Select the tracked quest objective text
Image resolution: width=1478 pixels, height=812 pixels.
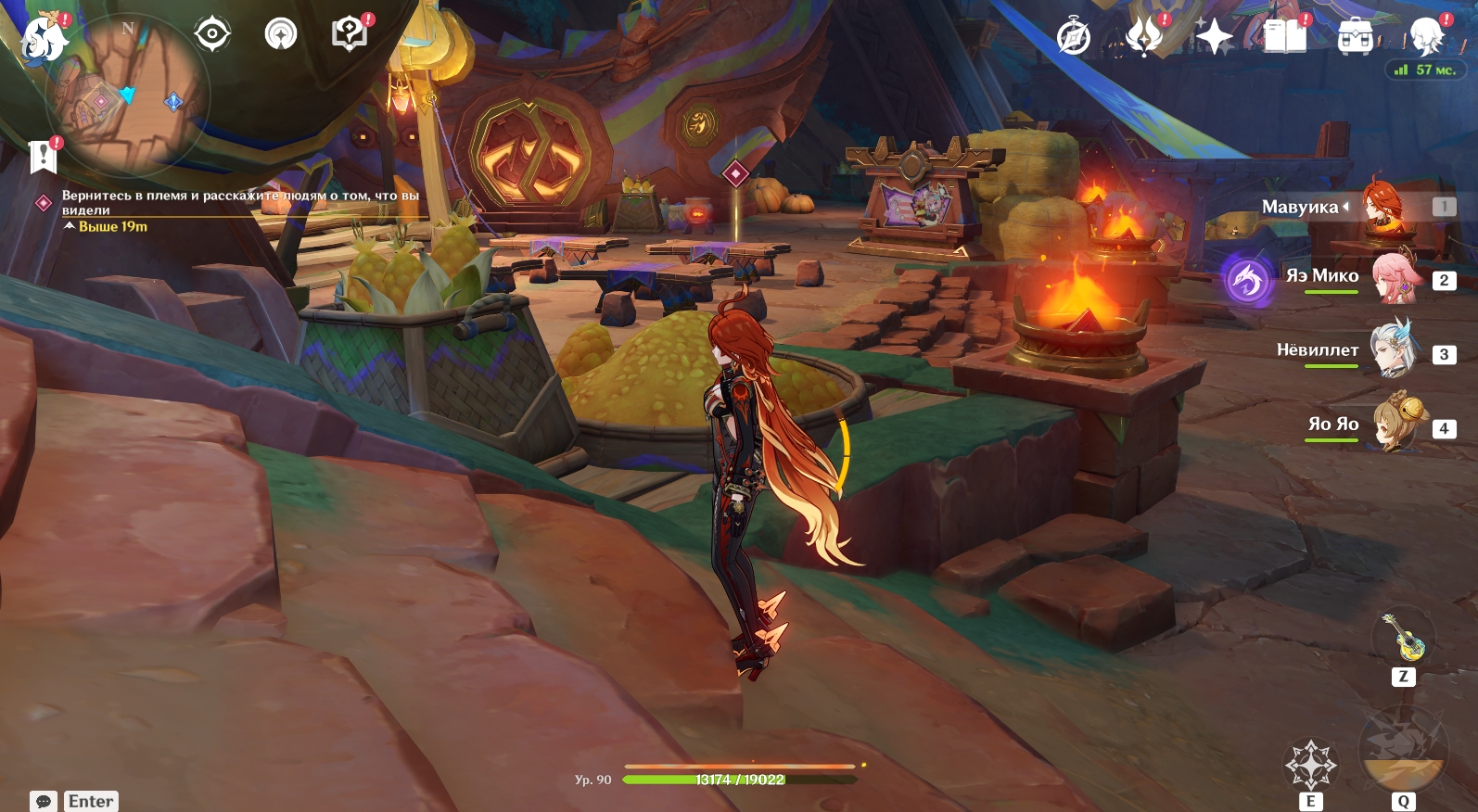pyautogui.click(x=239, y=203)
